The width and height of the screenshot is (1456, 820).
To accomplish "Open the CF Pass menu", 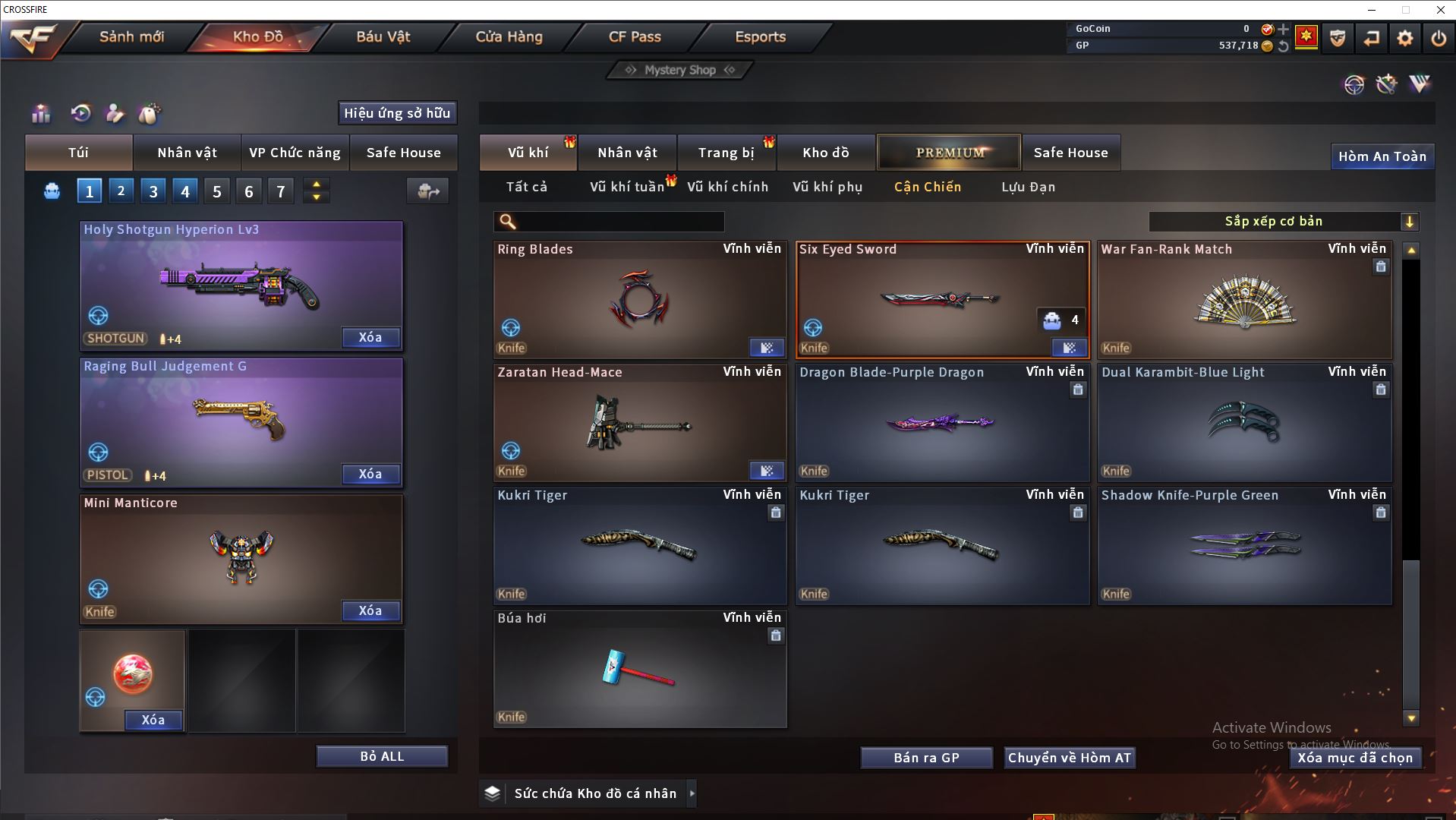I will [635, 36].
